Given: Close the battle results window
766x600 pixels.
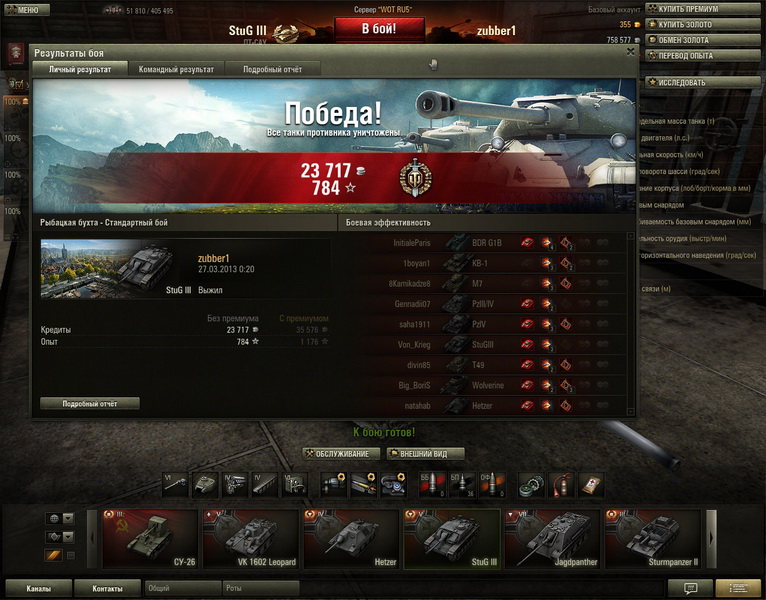Looking at the screenshot, I should pos(630,51).
